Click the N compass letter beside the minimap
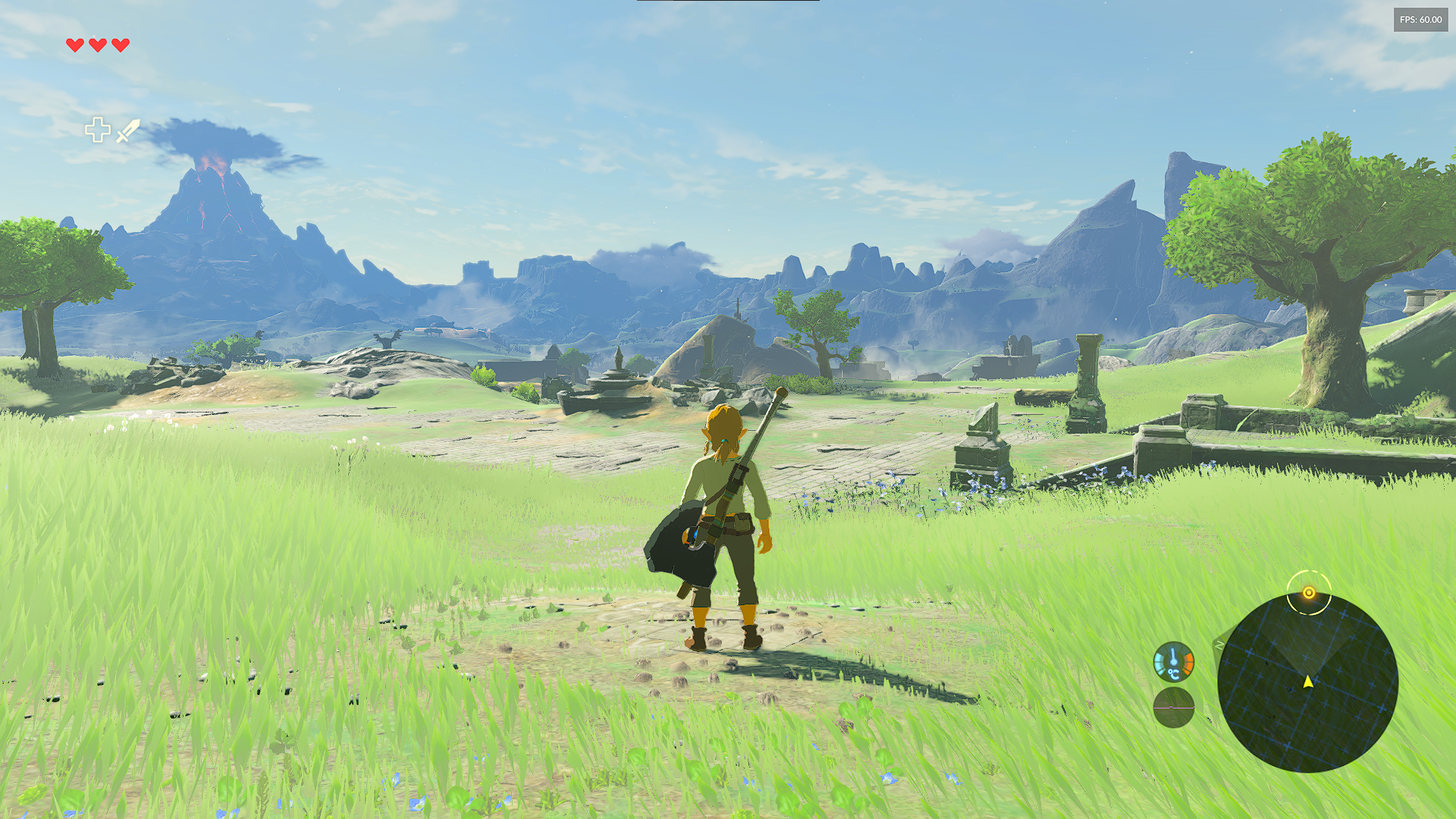This screenshot has height=819, width=1456. 1219,644
